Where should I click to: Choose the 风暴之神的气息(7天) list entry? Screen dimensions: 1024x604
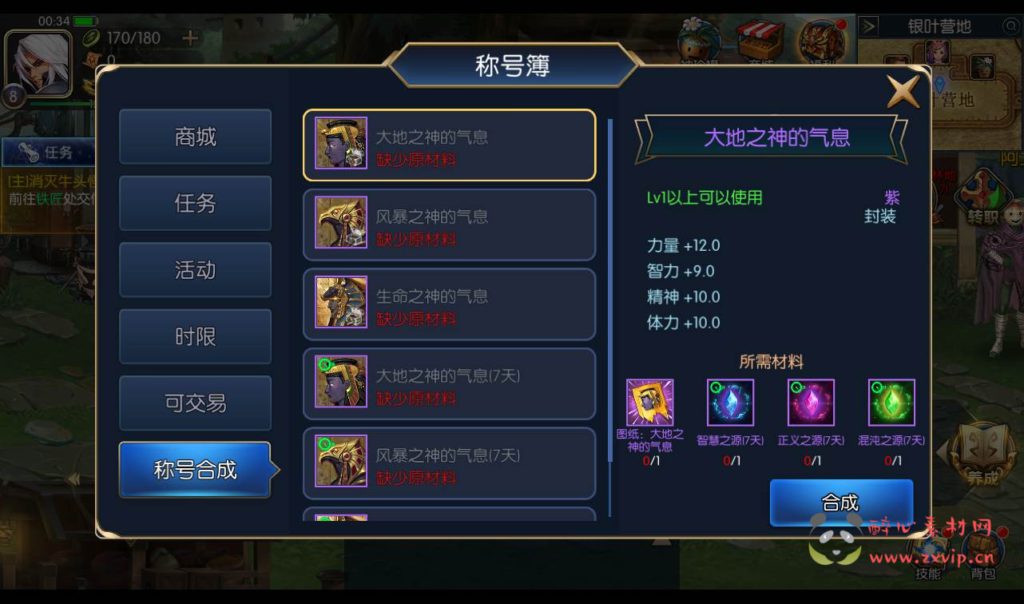tap(449, 463)
